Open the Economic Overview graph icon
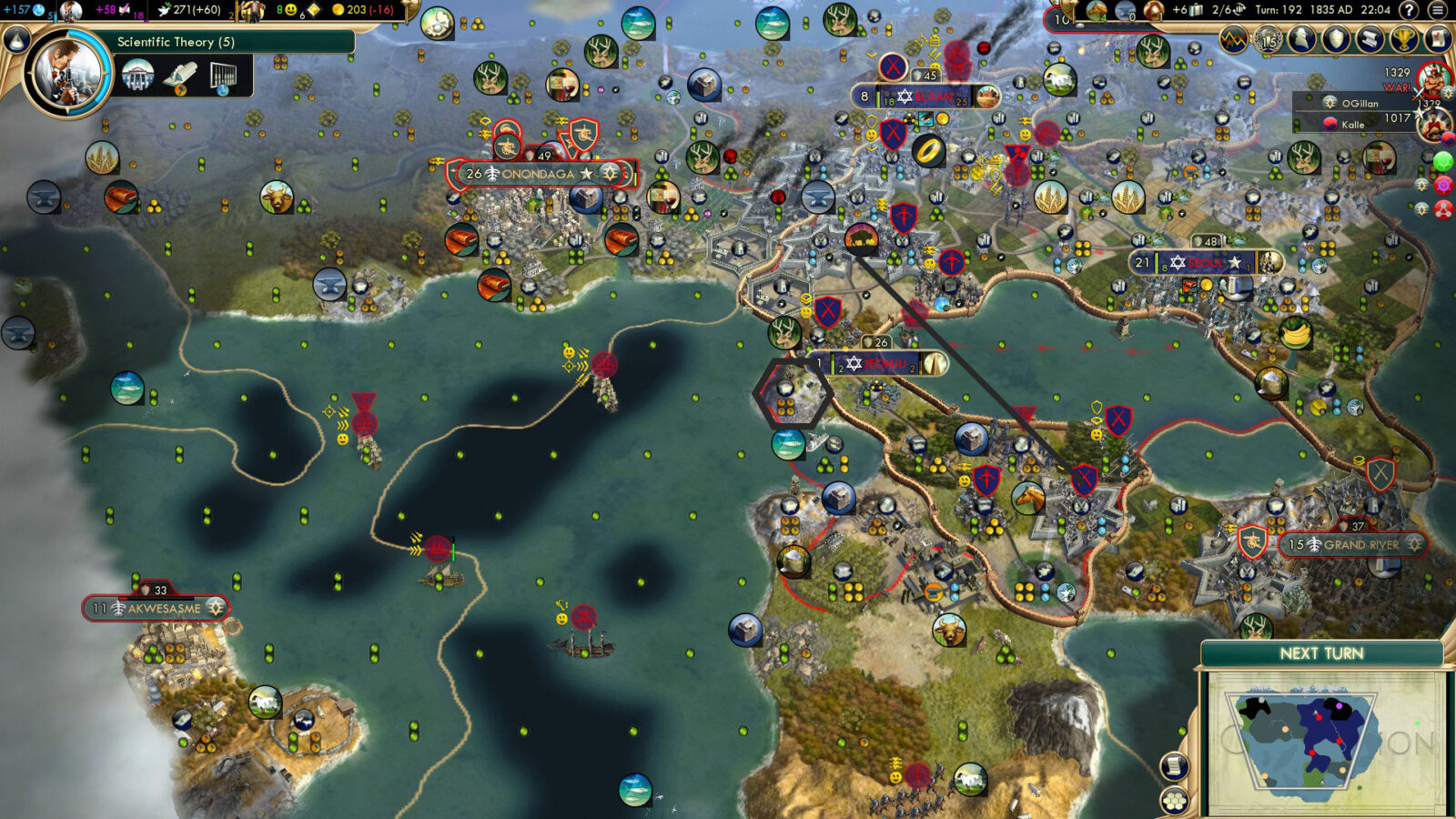This screenshot has width=1456, height=819. point(1233,39)
